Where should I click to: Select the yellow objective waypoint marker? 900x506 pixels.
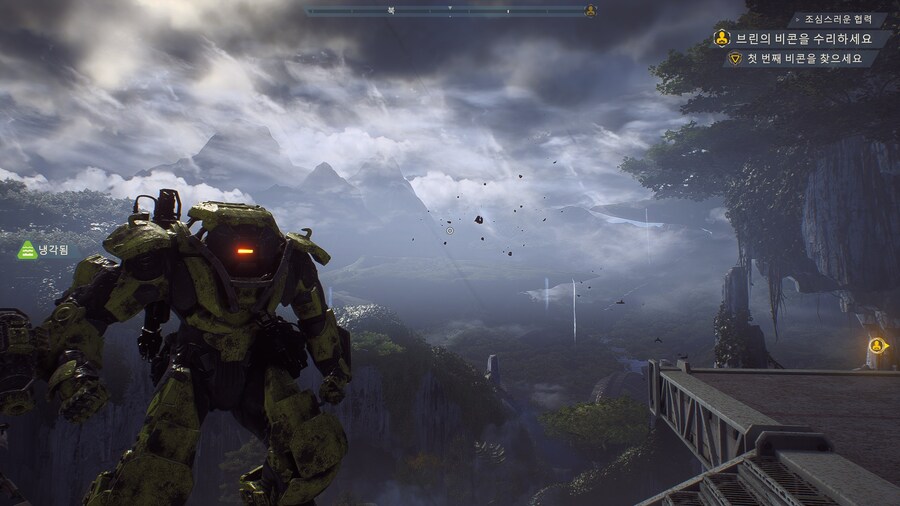click(x=877, y=346)
